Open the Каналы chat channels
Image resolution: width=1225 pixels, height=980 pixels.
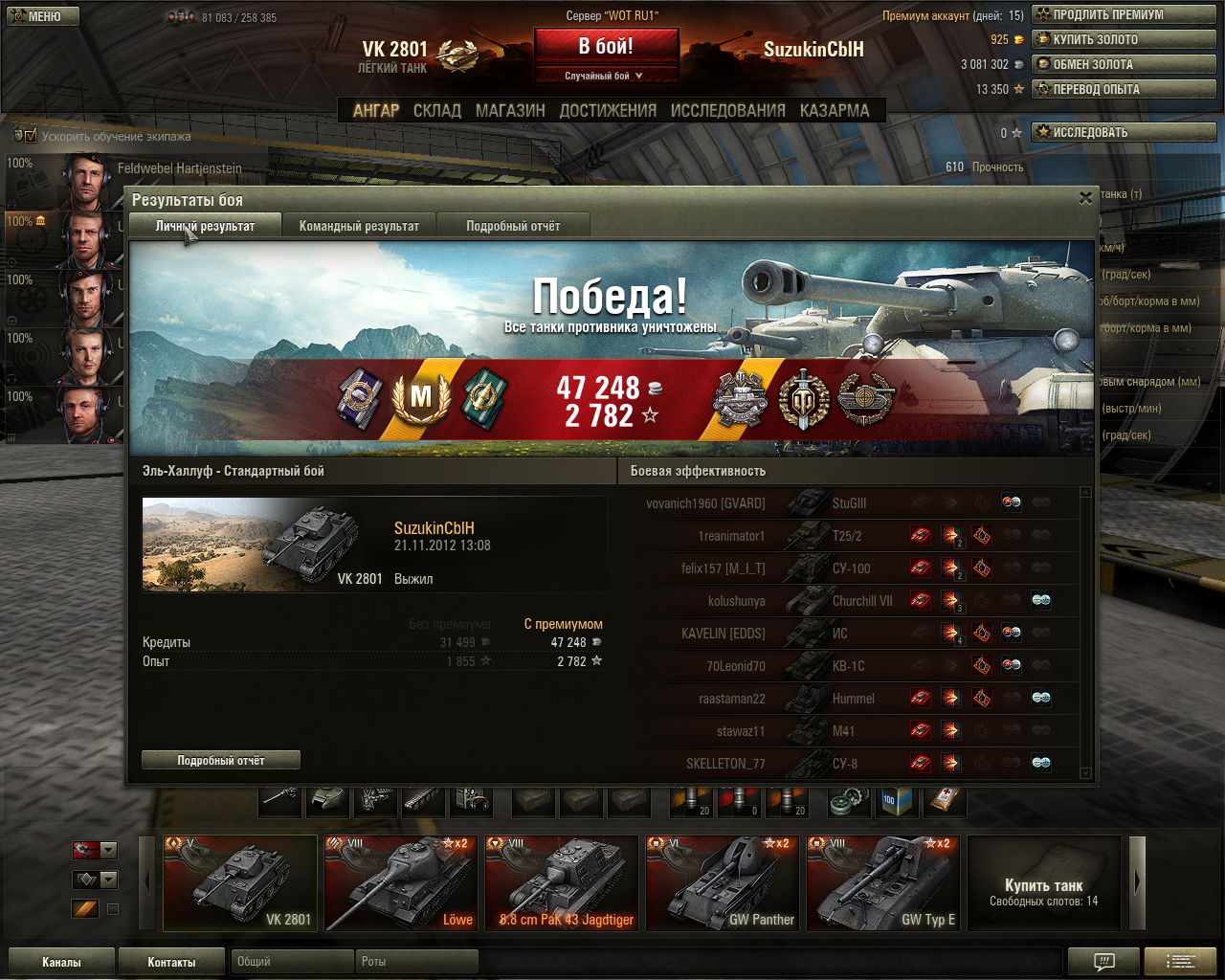click(x=61, y=962)
